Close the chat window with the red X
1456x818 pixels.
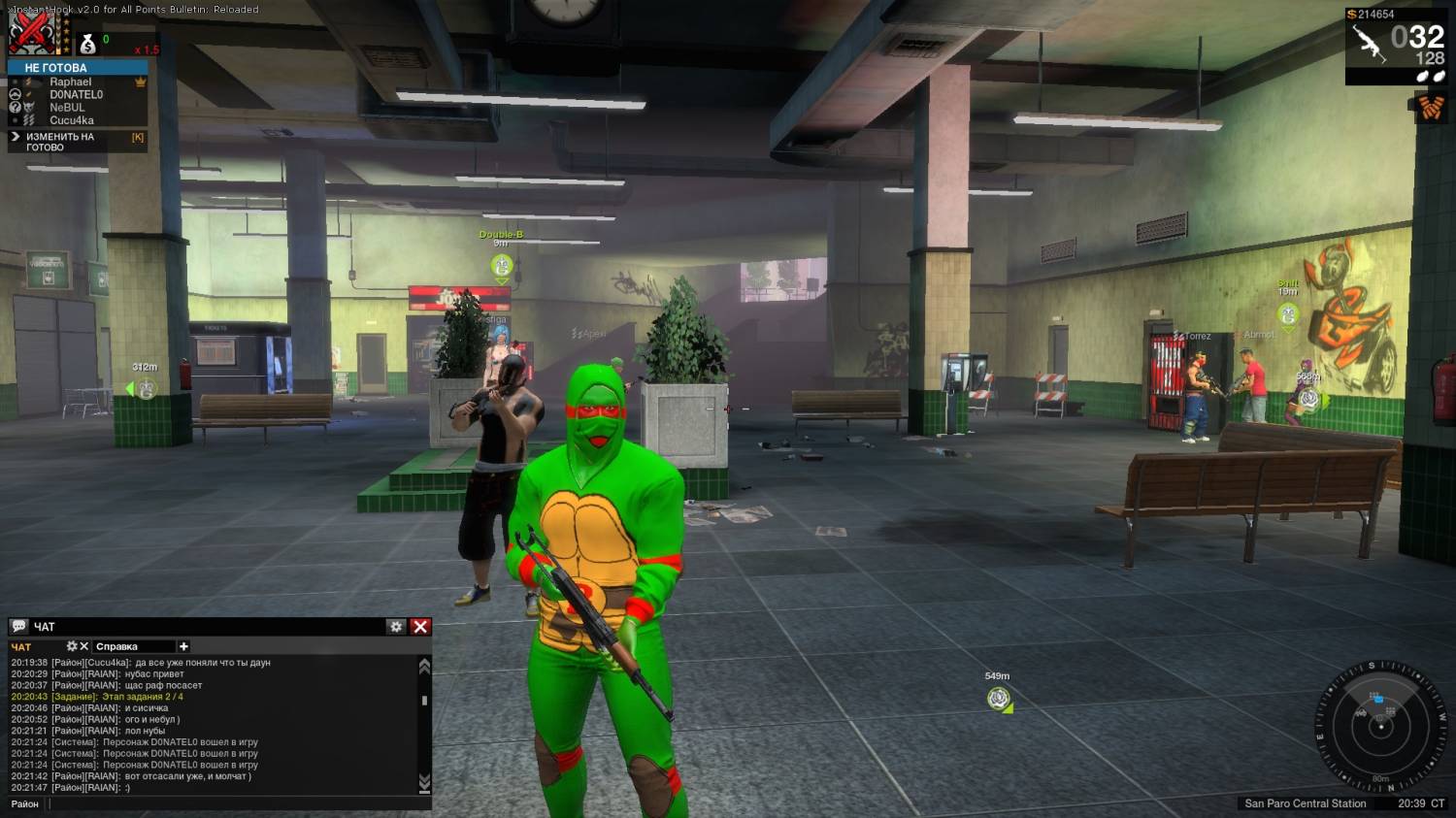tap(420, 627)
